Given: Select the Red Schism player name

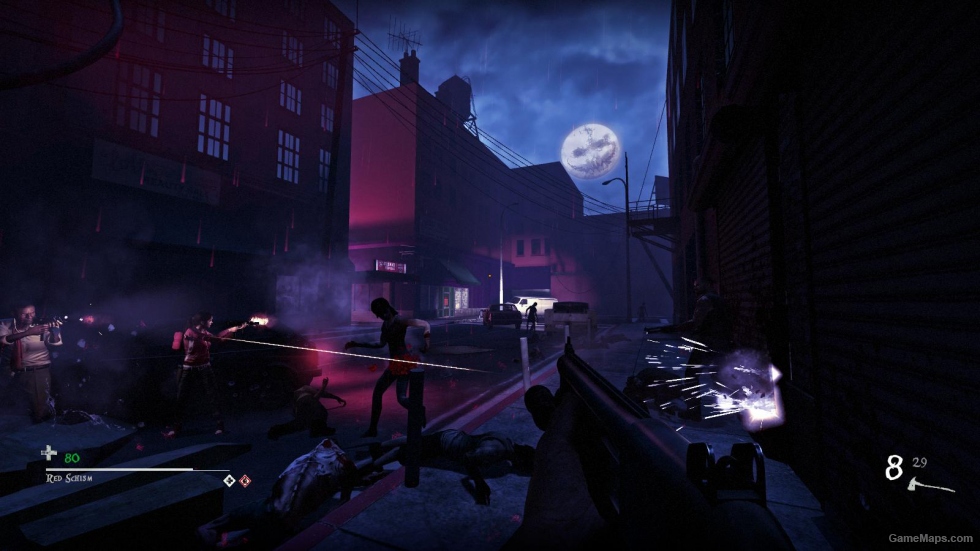Looking at the screenshot, I should (69, 478).
